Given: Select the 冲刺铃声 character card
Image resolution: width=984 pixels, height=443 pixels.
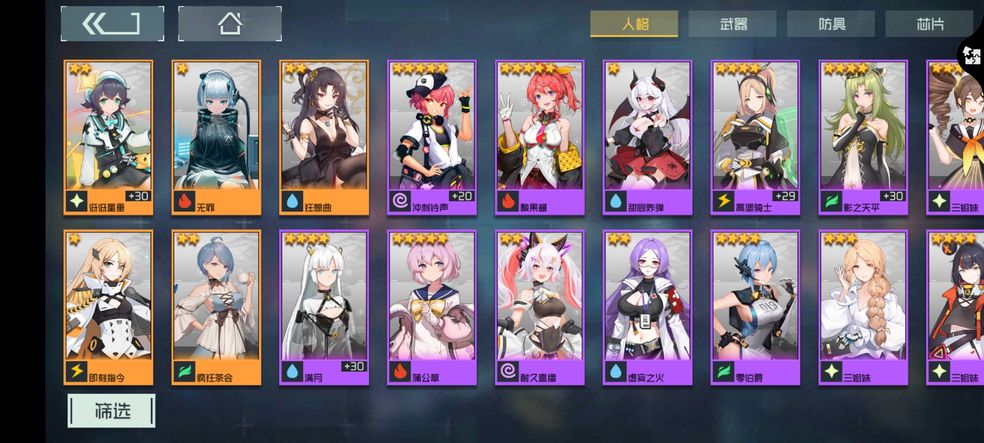Looking at the screenshot, I should click(x=432, y=136).
